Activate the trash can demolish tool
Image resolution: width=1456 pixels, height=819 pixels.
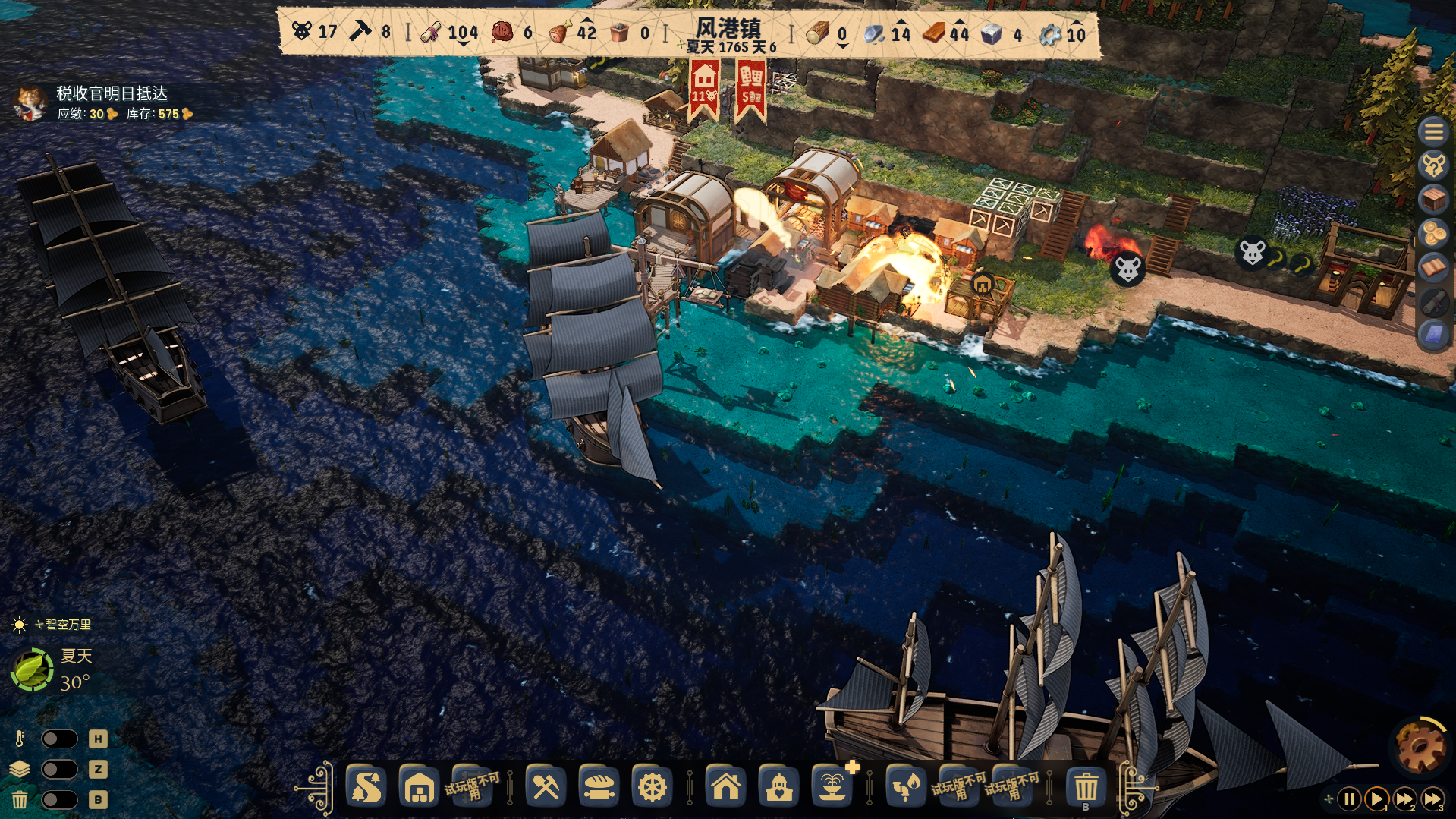point(1086,787)
